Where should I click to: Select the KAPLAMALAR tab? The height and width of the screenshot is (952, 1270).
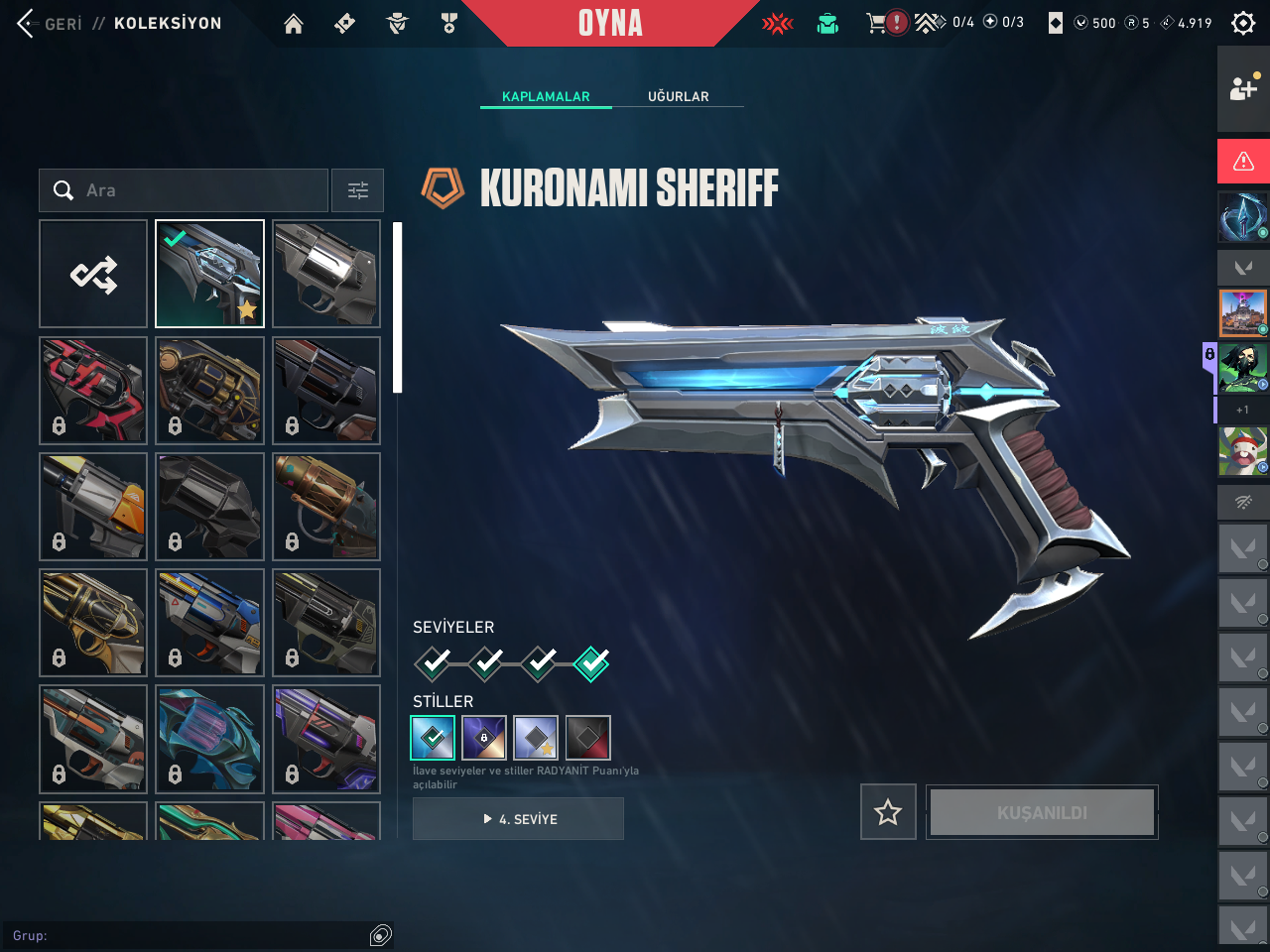click(x=546, y=96)
